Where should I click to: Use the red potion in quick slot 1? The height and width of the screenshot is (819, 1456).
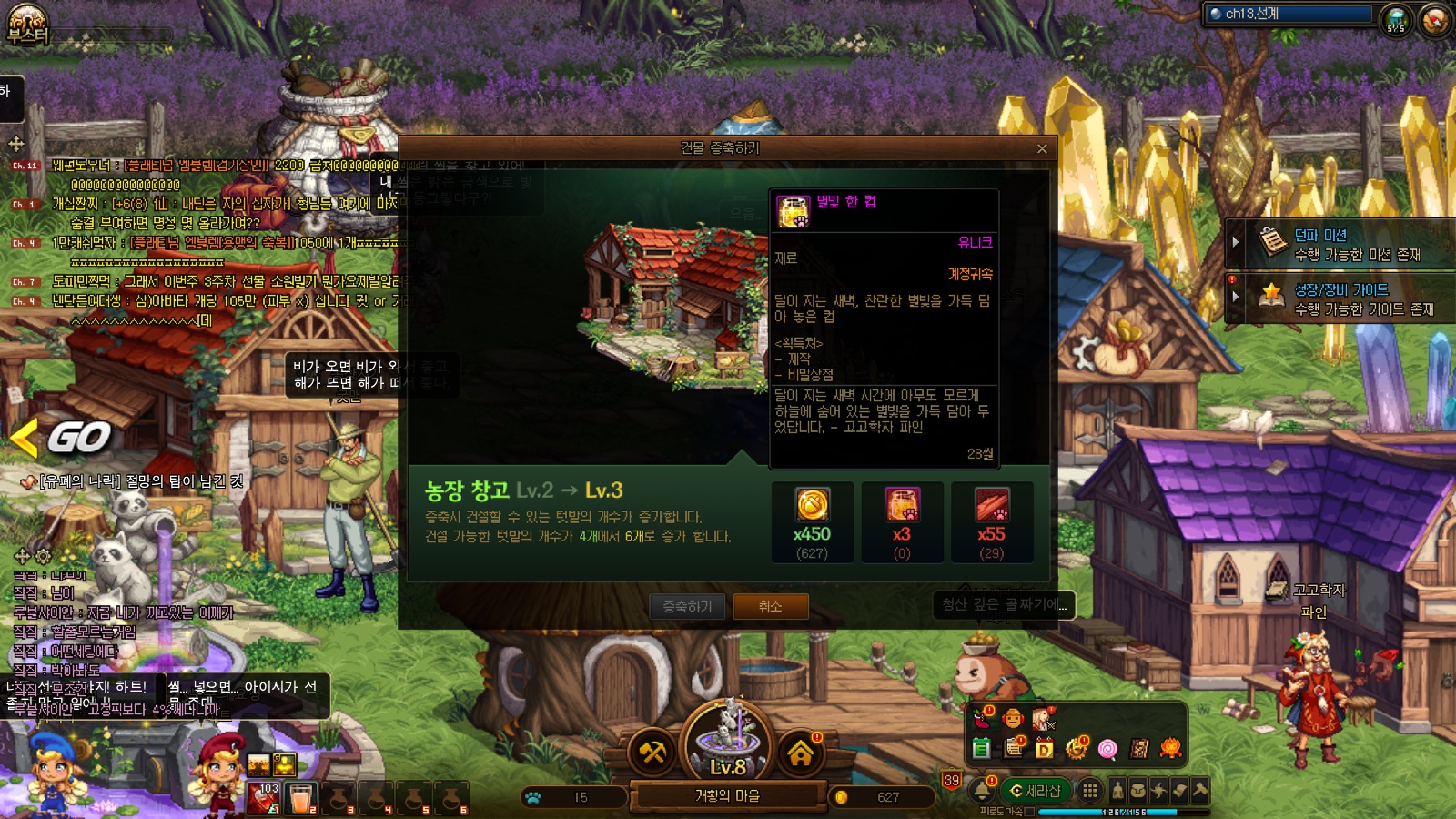click(264, 798)
